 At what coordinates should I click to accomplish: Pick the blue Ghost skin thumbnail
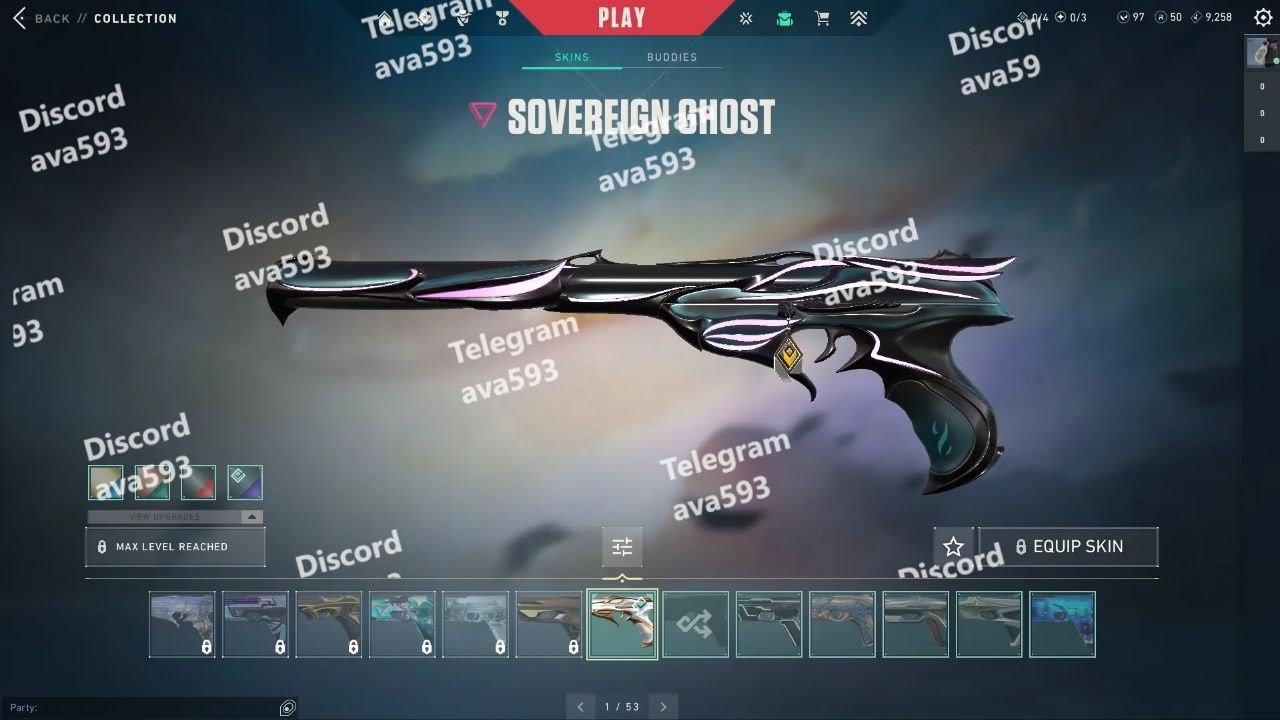click(x=1062, y=624)
